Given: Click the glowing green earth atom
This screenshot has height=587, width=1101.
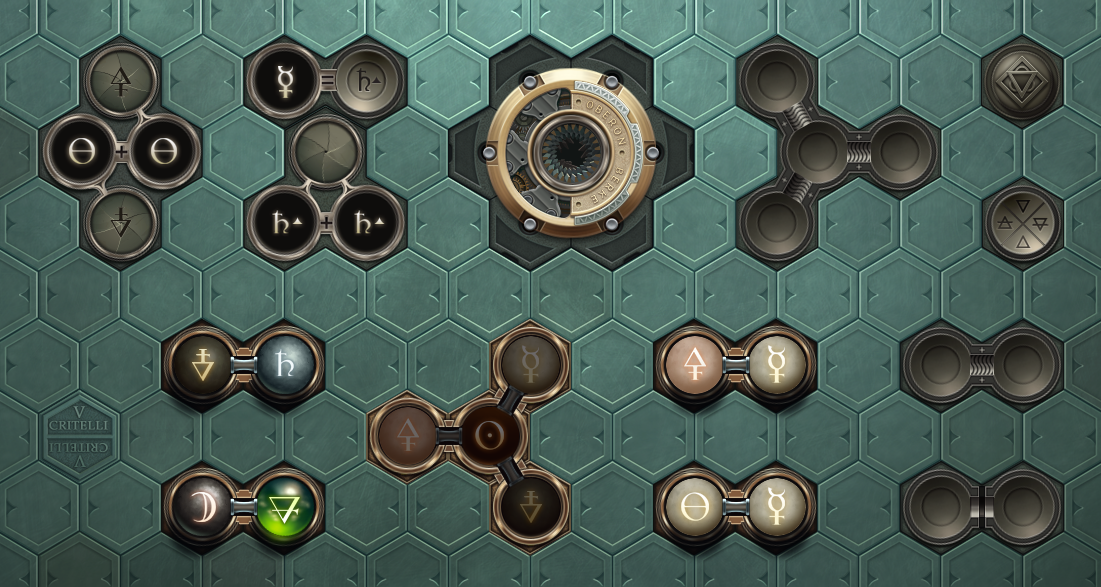Looking at the screenshot, I should click(x=285, y=508).
